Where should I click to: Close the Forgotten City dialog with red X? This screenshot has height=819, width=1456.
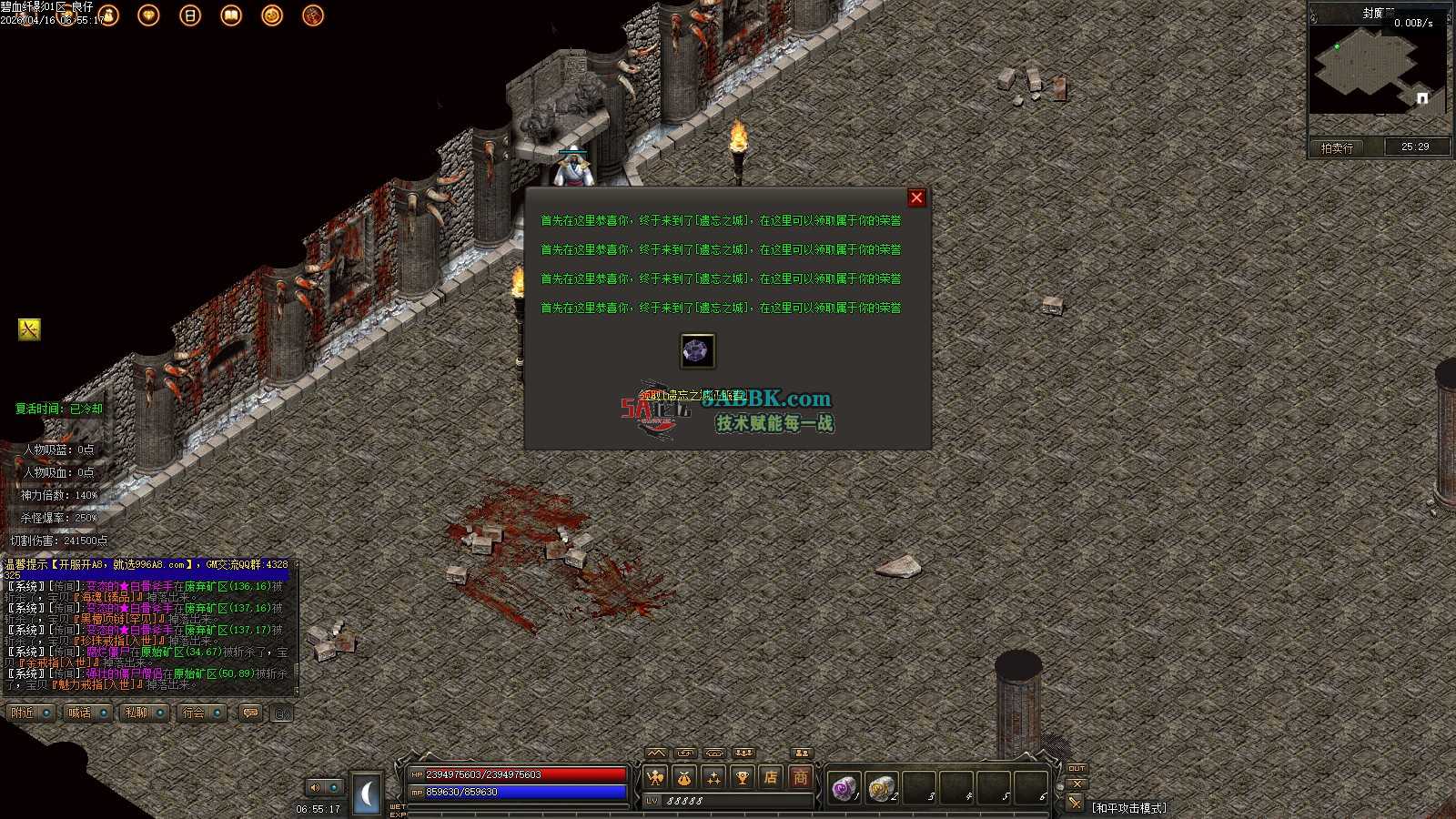[916, 197]
